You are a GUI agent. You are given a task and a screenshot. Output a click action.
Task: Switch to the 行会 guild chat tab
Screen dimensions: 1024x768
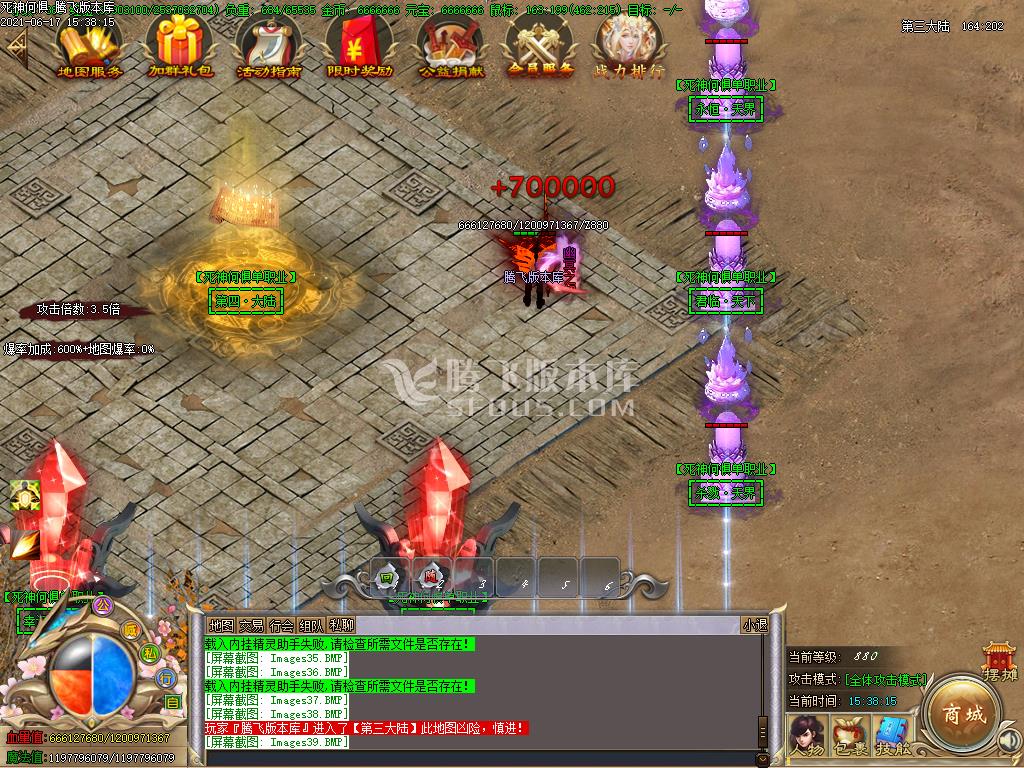[x=282, y=625]
